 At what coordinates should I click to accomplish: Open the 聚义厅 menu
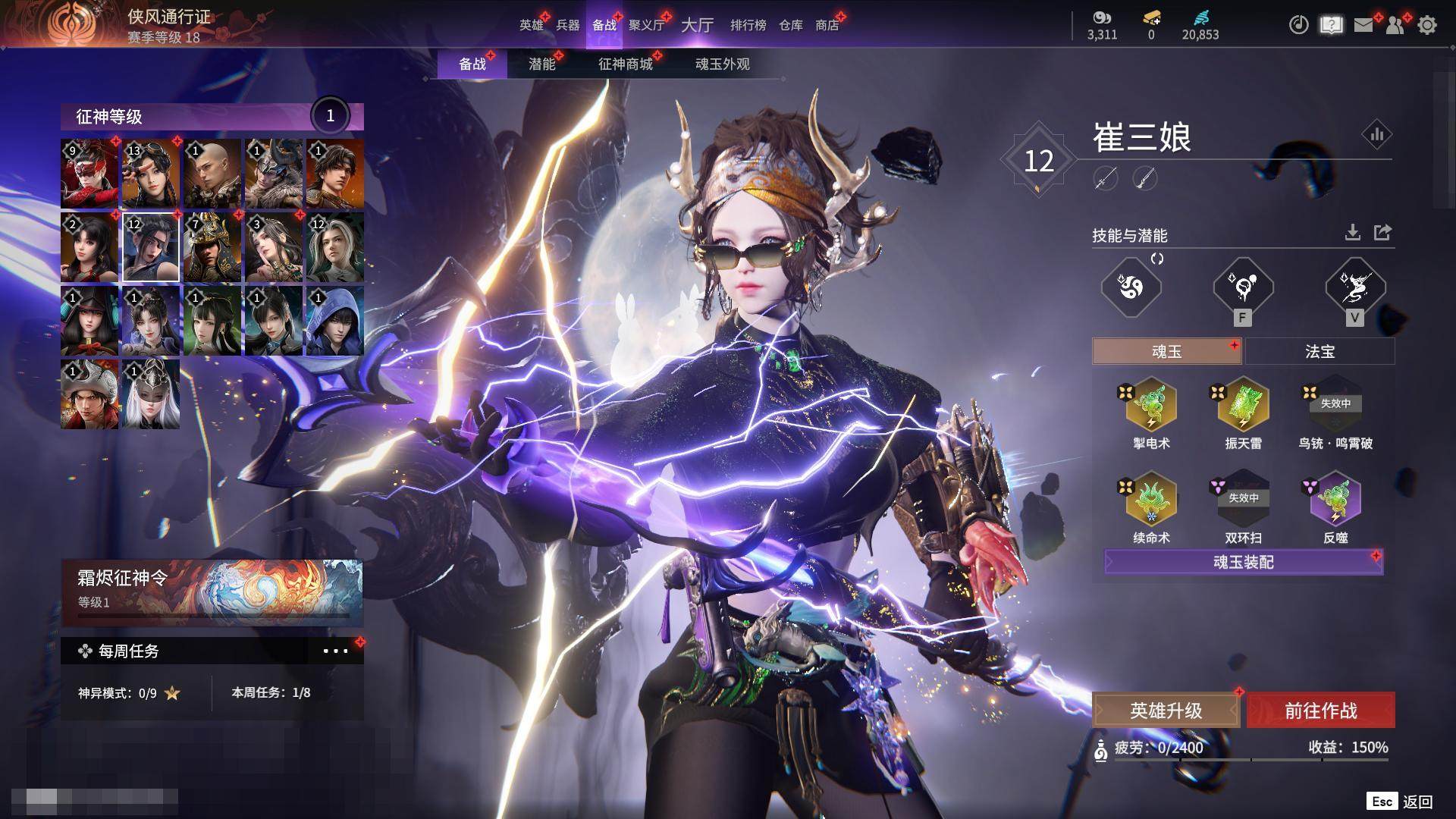point(646,25)
